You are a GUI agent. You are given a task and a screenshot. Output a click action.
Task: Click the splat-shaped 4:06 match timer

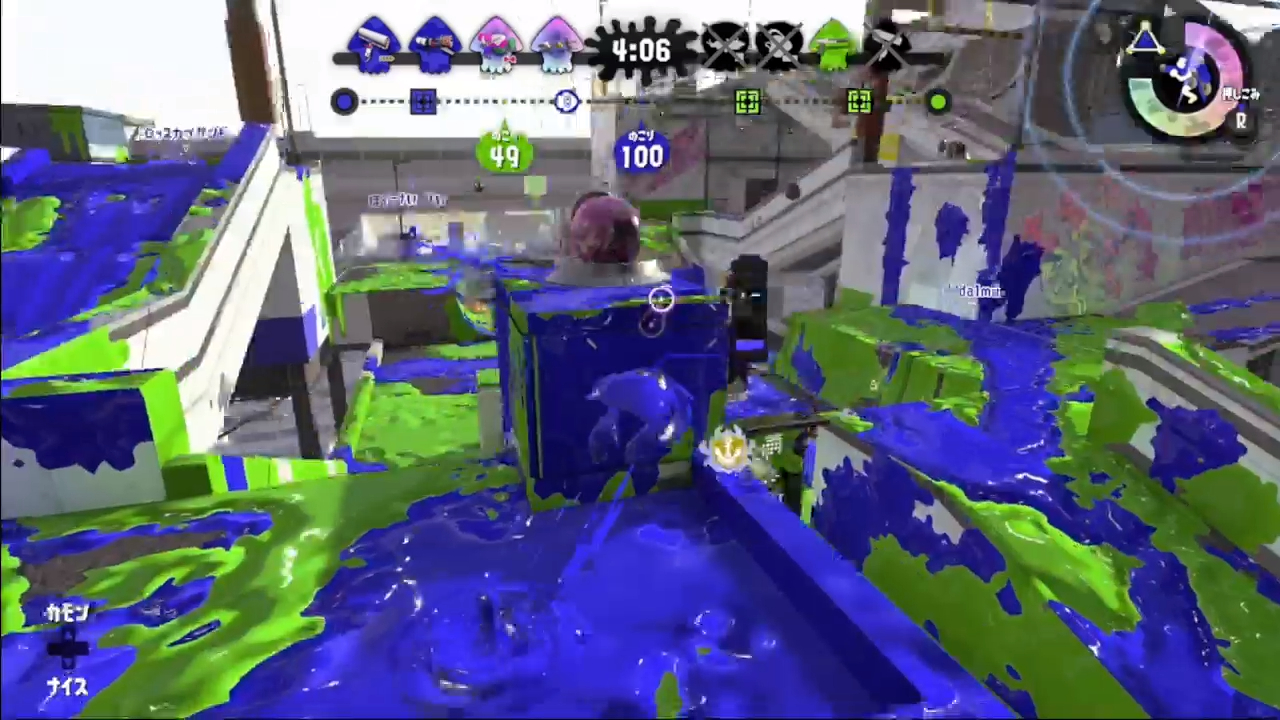pyautogui.click(x=640, y=50)
